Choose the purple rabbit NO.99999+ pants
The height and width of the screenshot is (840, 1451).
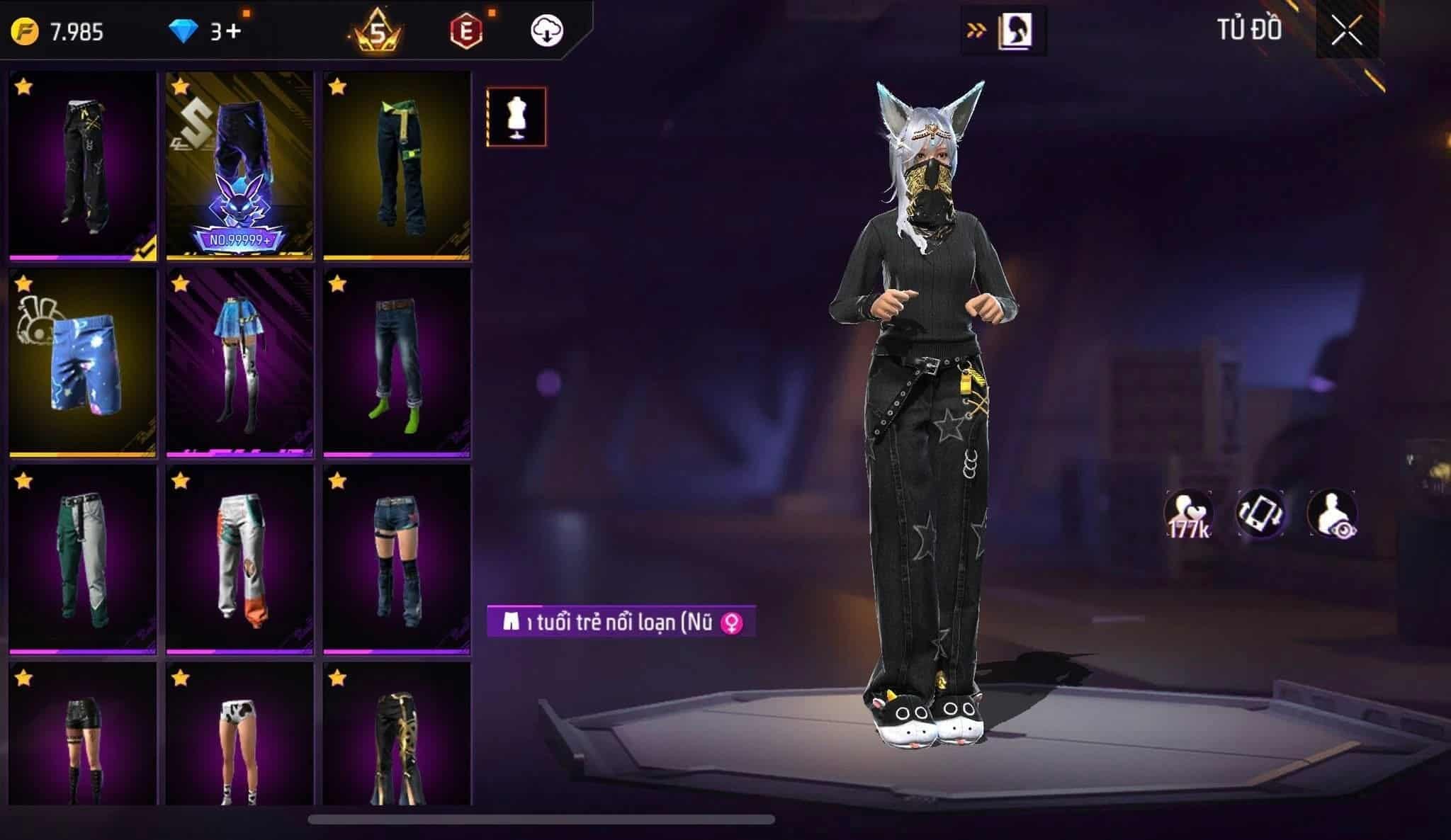(240, 166)
